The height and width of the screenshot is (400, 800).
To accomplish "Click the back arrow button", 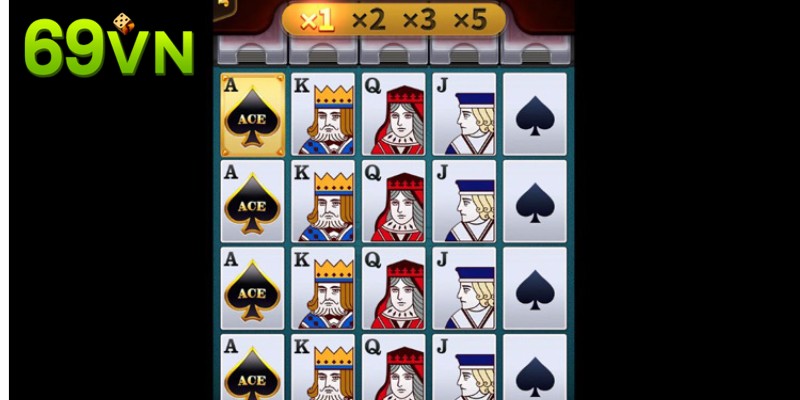I will pyautogui.click(x=222, y=5).
